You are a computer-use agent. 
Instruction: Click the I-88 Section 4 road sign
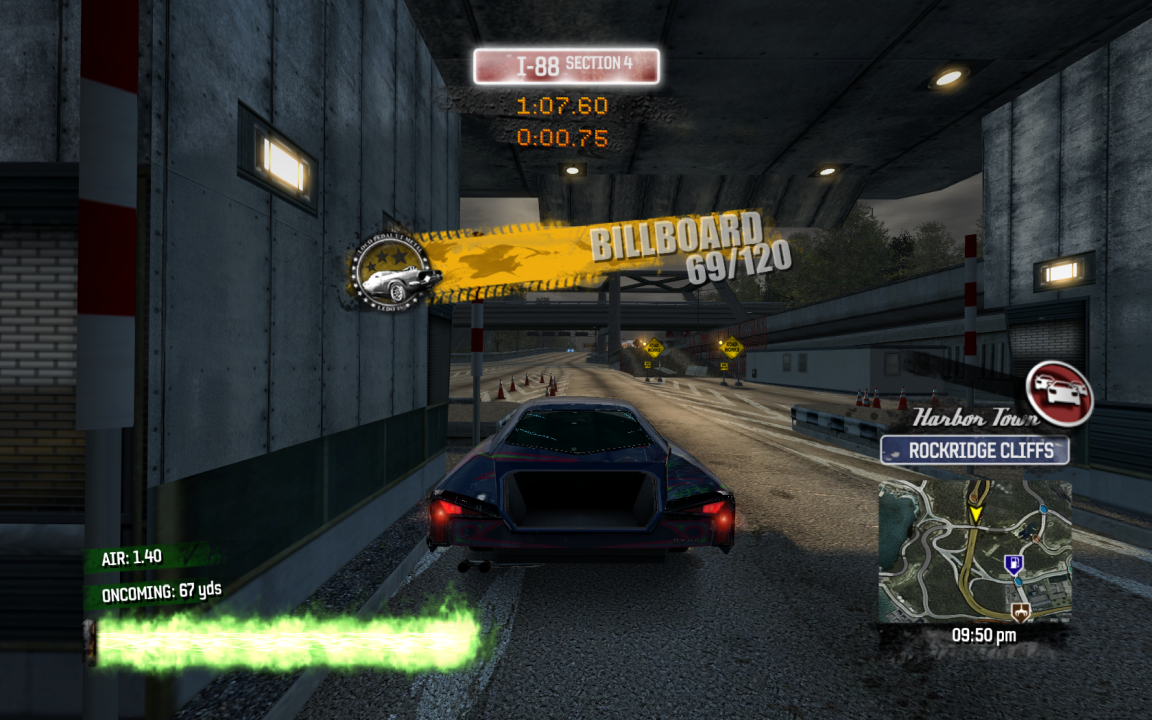(566, 66)
